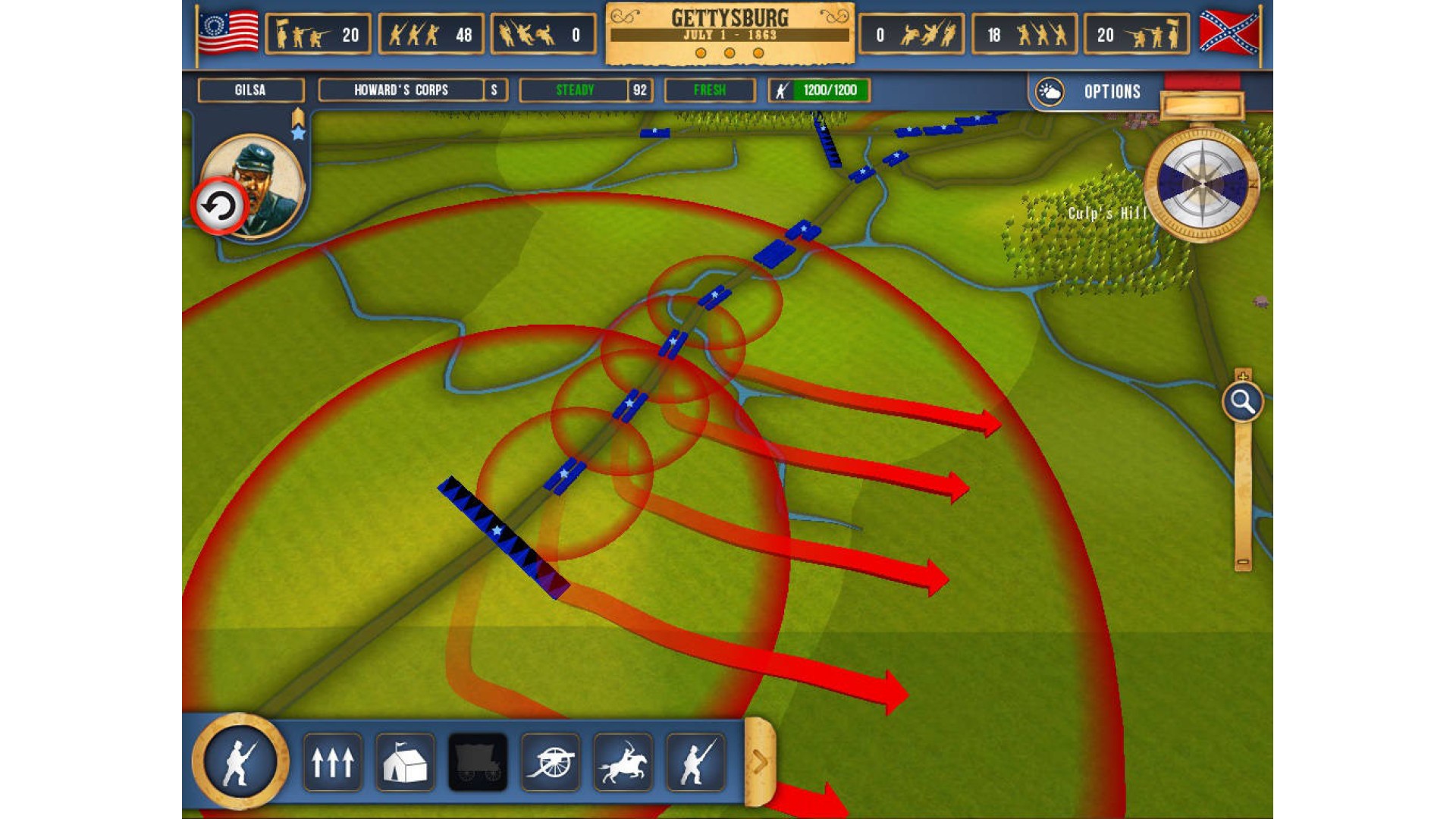The width and height of the screenshot is (1456, 819).
Task: Choose the cavalry horseman command
Action: tap(623, 761)
